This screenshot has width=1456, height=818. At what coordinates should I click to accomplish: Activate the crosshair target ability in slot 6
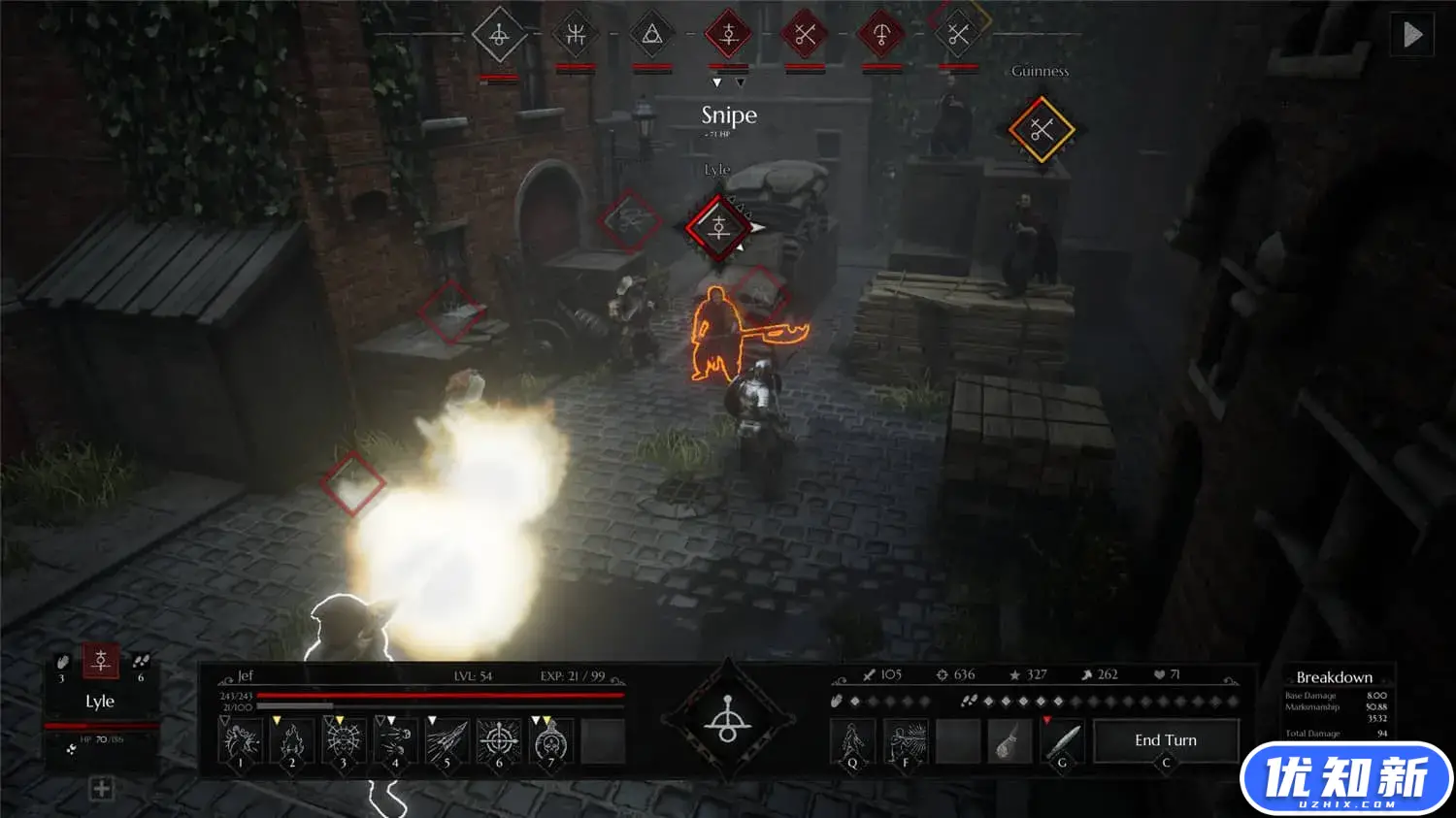pyautogui.click(x=499, y=742)
